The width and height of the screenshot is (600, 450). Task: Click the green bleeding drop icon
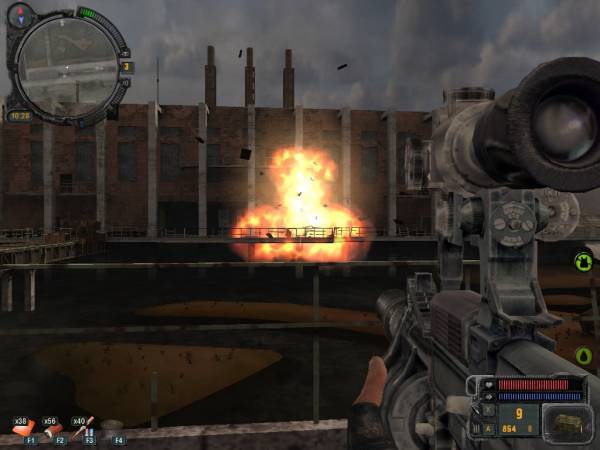tap(584, 356)
